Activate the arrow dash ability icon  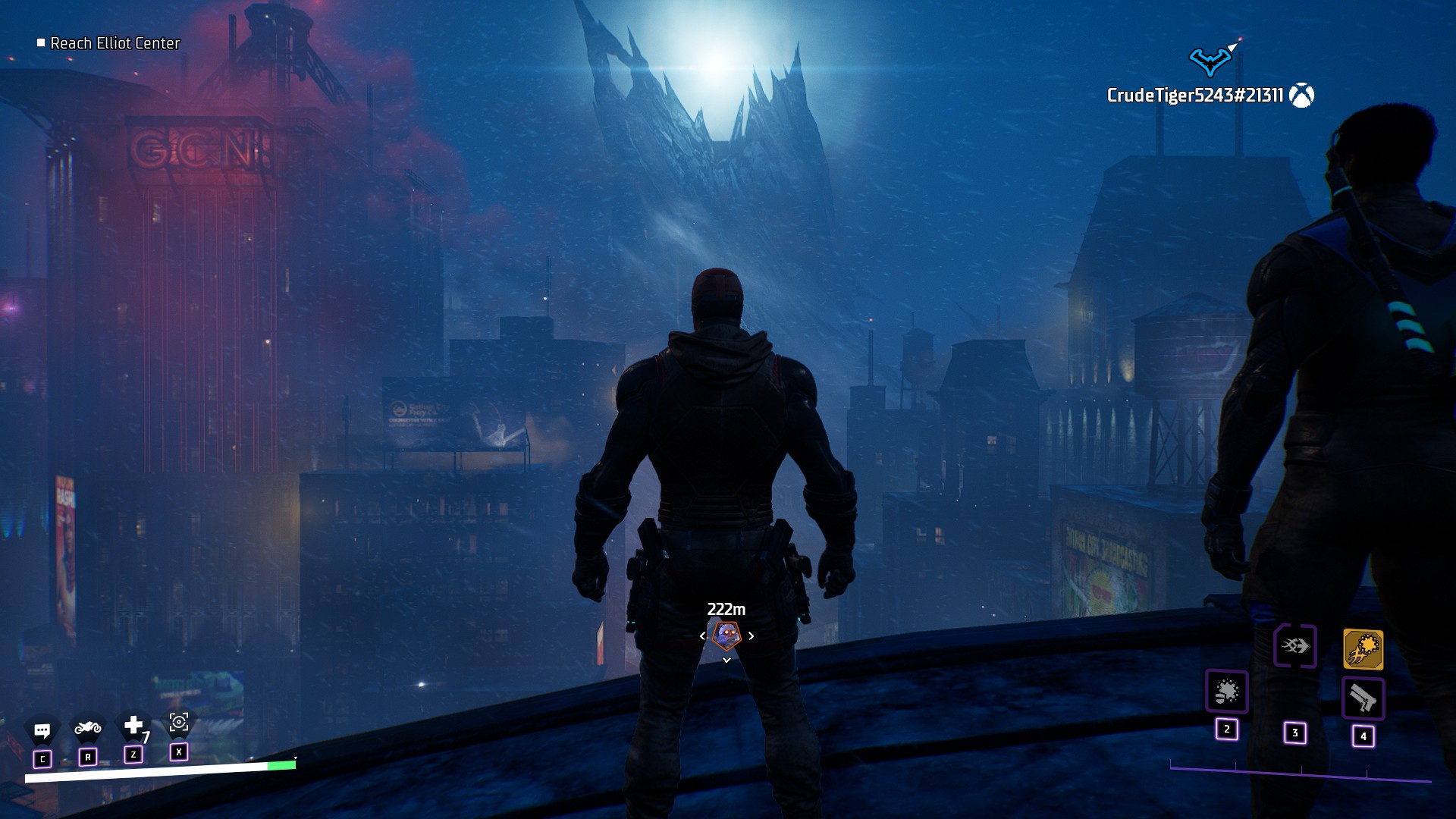point(1294,646)
